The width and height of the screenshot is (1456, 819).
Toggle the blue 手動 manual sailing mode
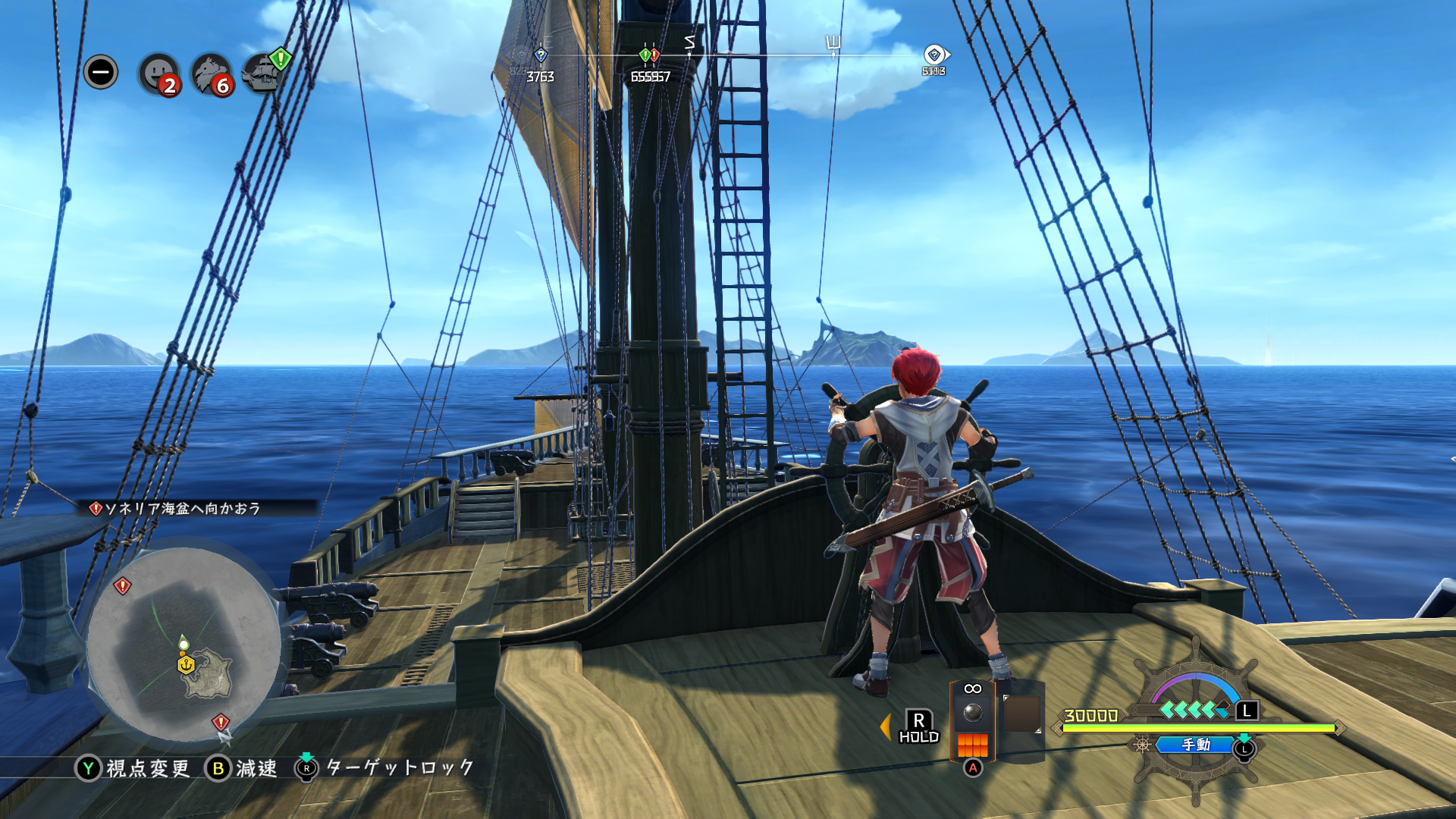click(1196, 745)
